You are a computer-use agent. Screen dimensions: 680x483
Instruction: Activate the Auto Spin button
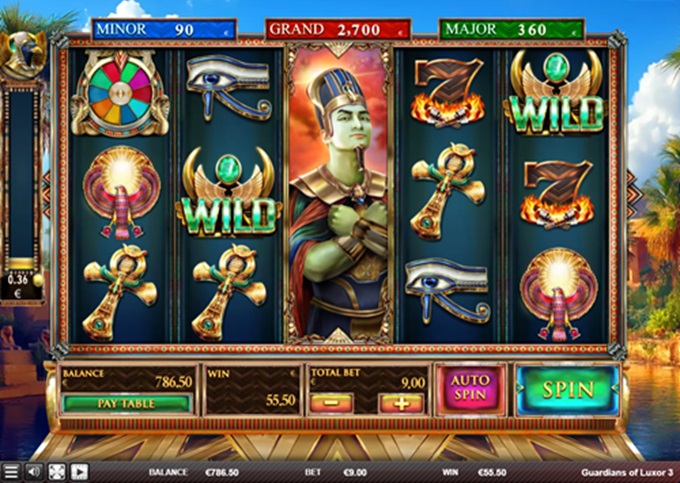pyautogui.click(x=470, y=389)
